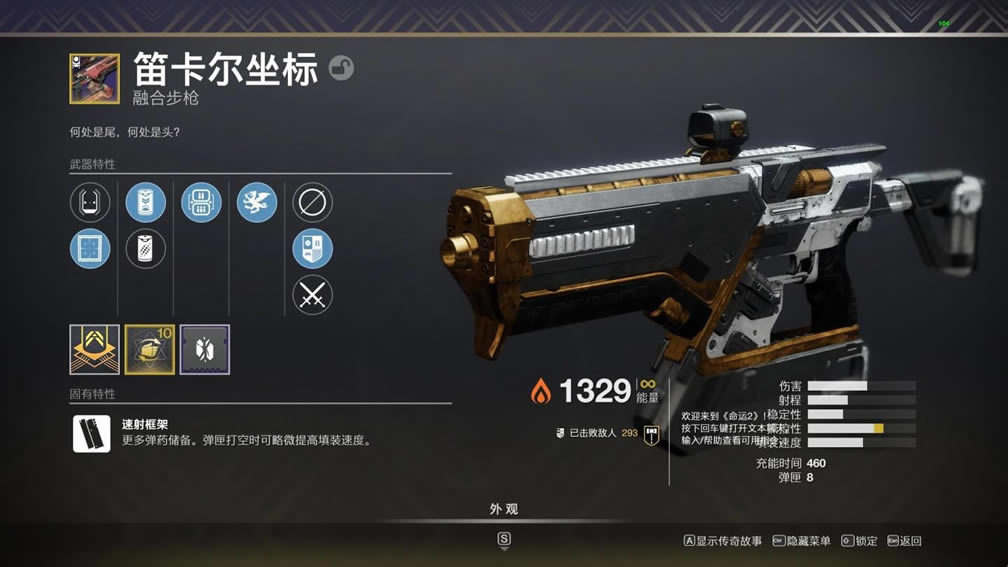The height and width of the screenshot is (567, 1008).
Task: Open the masterwork slot showing 10
Action: (x=149, y=349)
